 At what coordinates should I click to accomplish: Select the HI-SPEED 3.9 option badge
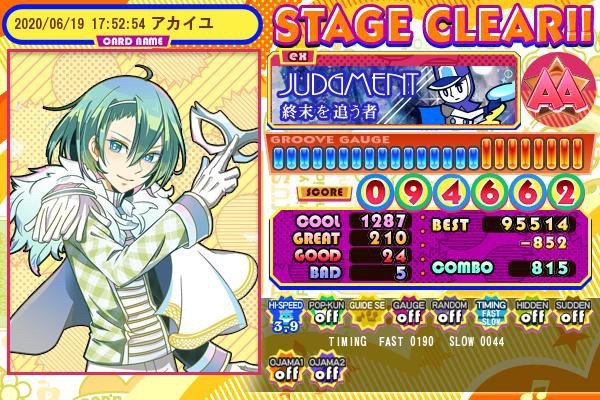[285, 315]
